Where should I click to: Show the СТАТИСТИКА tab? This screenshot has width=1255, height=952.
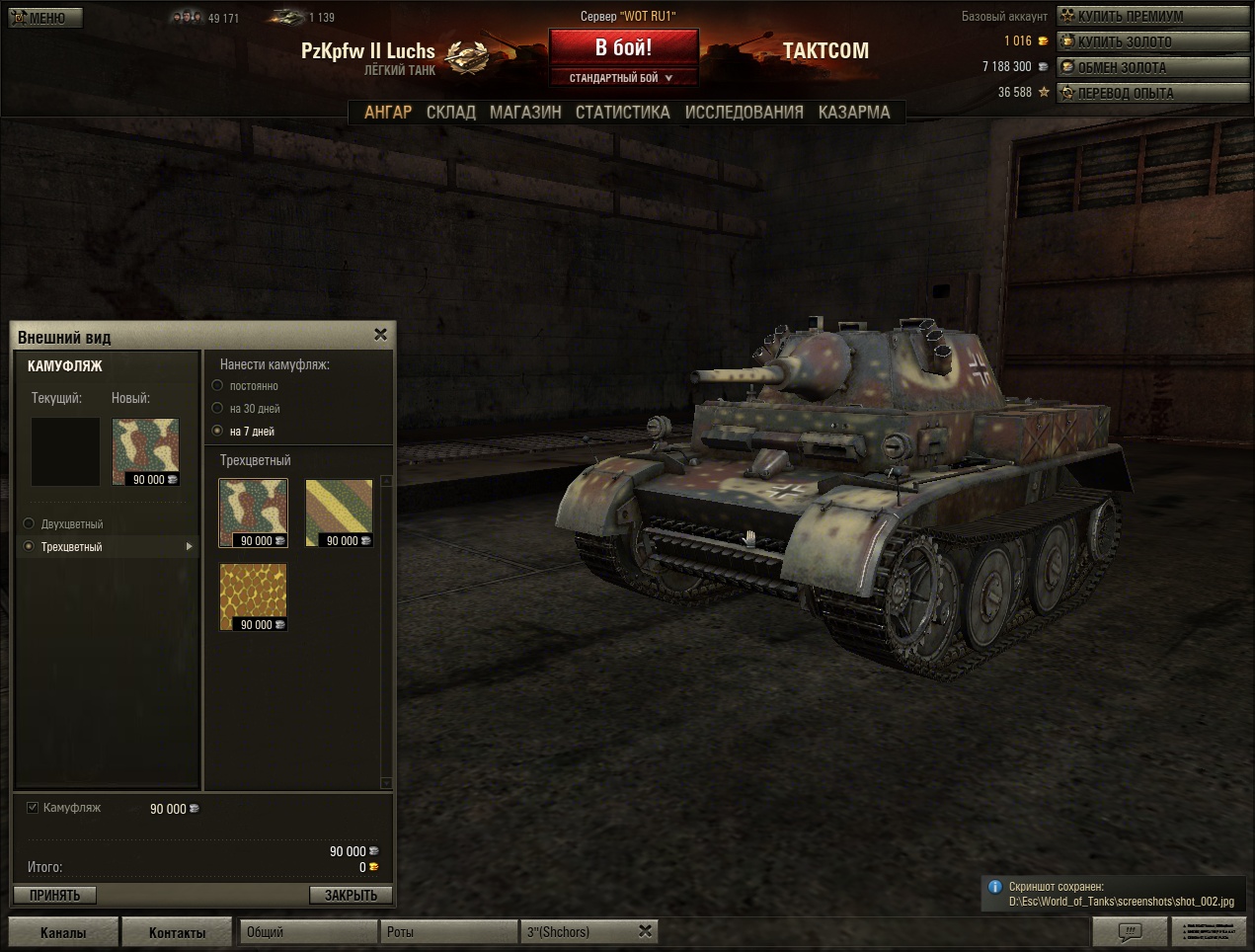[622, 113]
